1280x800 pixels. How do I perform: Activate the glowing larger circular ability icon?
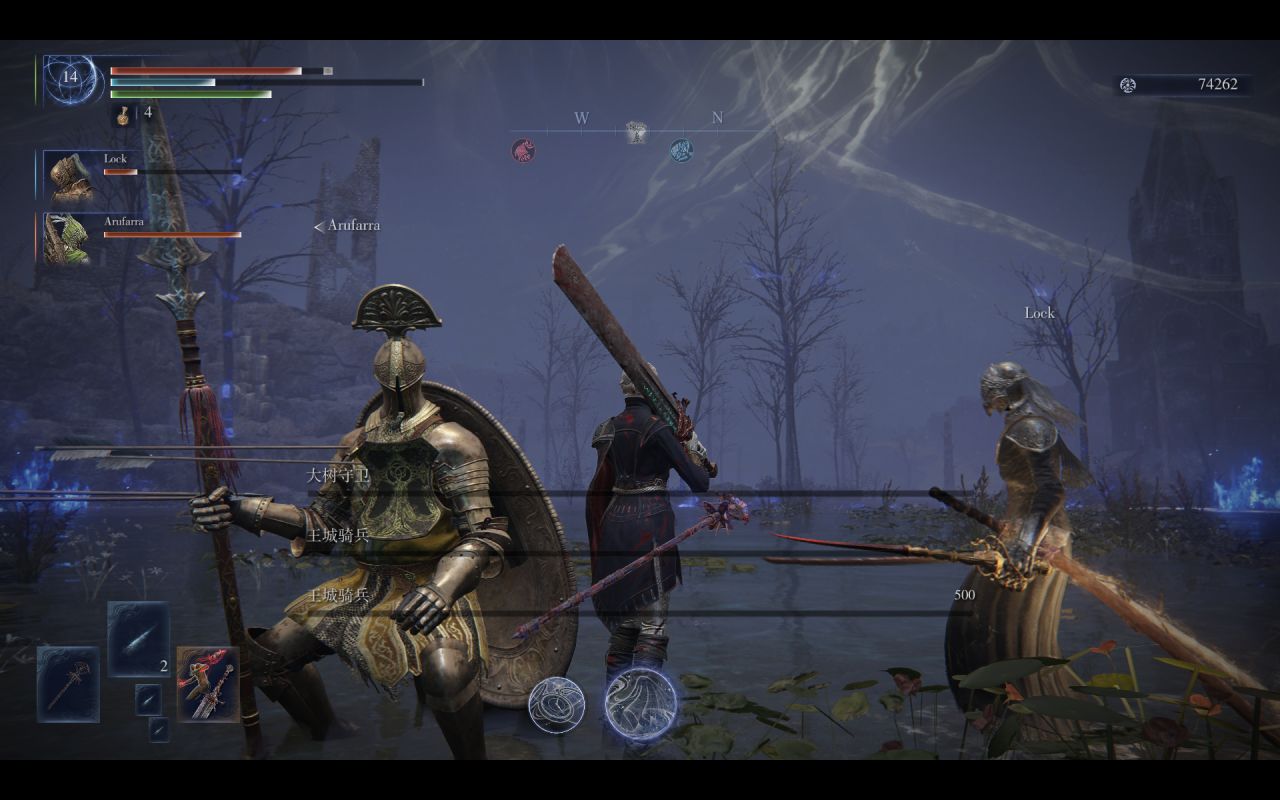[x=641, y=703]
